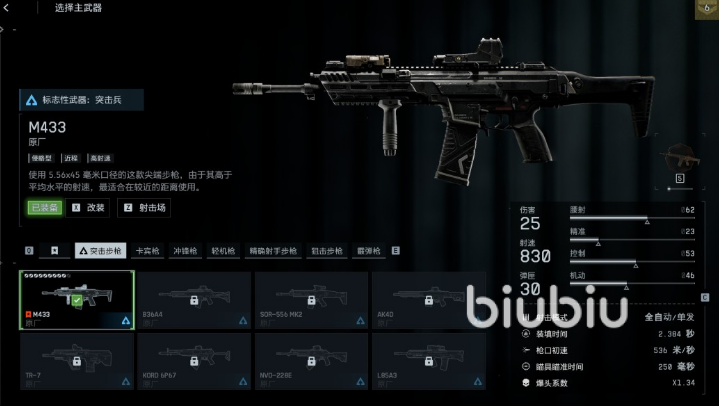This screenshot has width=719, height=406.
Task: Show the 冲锋枪 submachine gun category
Action: point(186,251)
